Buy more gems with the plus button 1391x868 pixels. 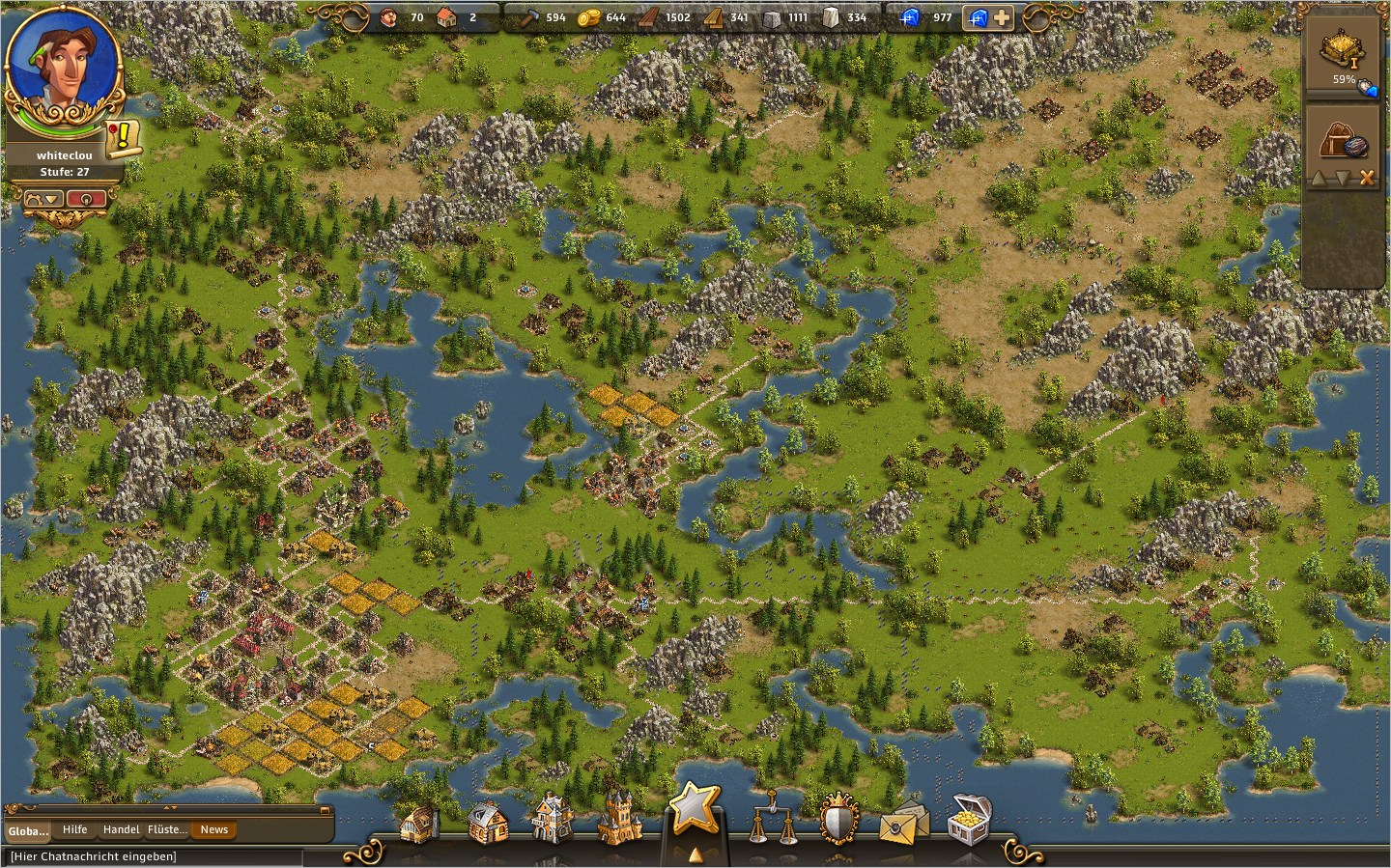1003,17
